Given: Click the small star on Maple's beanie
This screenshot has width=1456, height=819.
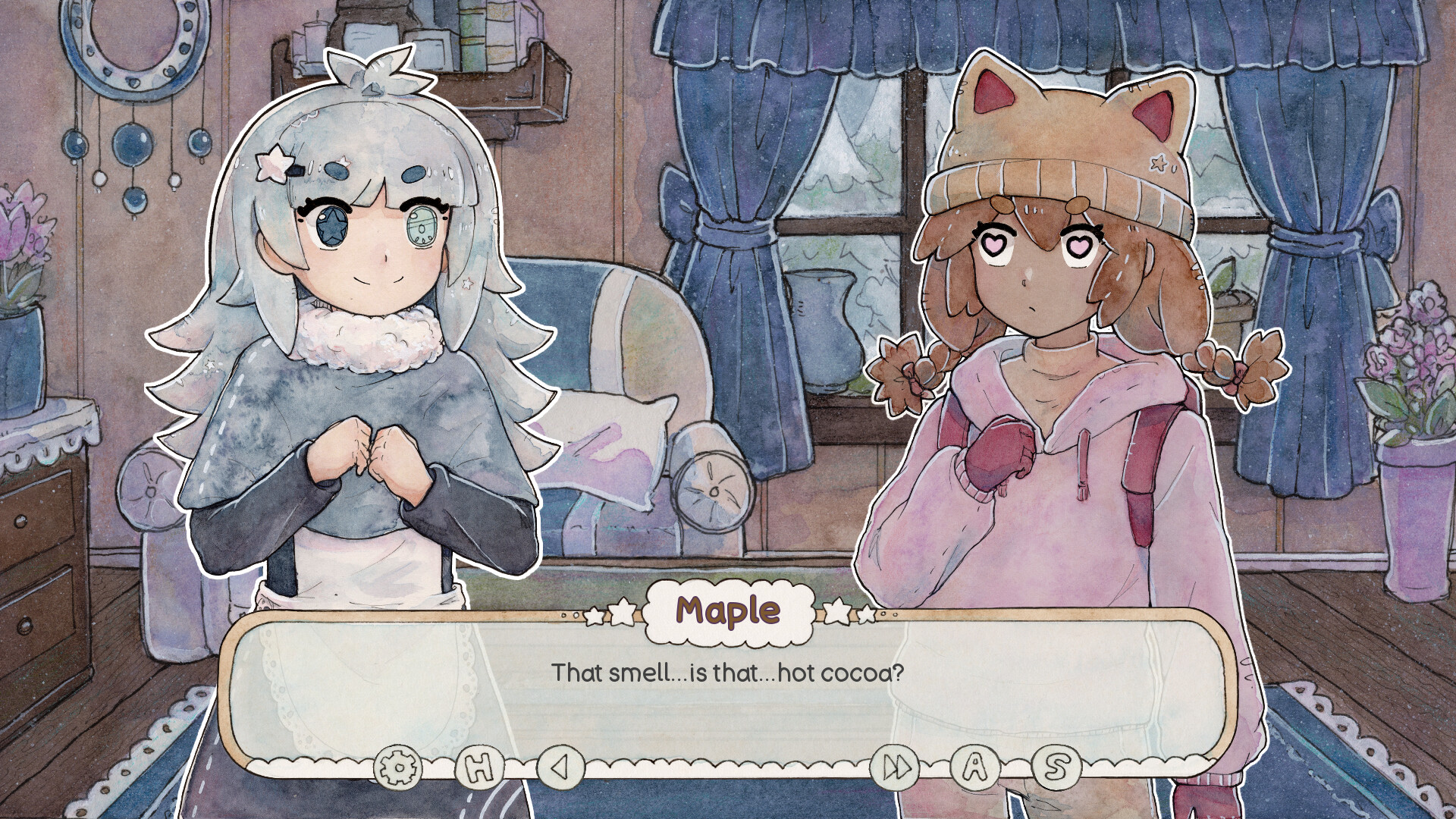Looking at the screenshot, I should pyautogui.click(x=1158, y=162).
